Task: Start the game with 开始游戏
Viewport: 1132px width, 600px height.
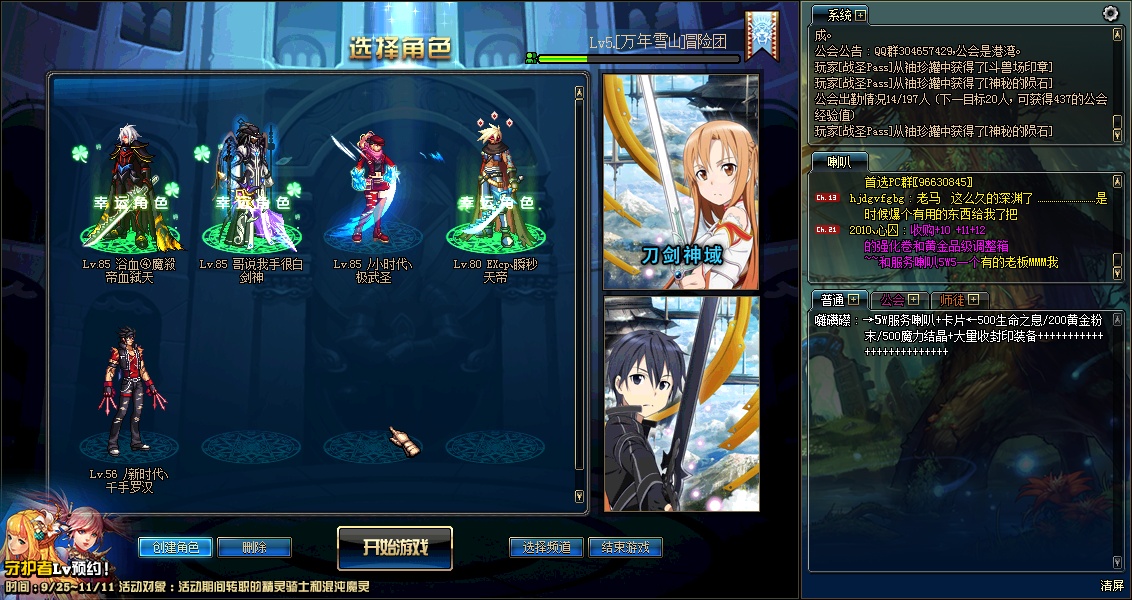Action: [395, 547]
